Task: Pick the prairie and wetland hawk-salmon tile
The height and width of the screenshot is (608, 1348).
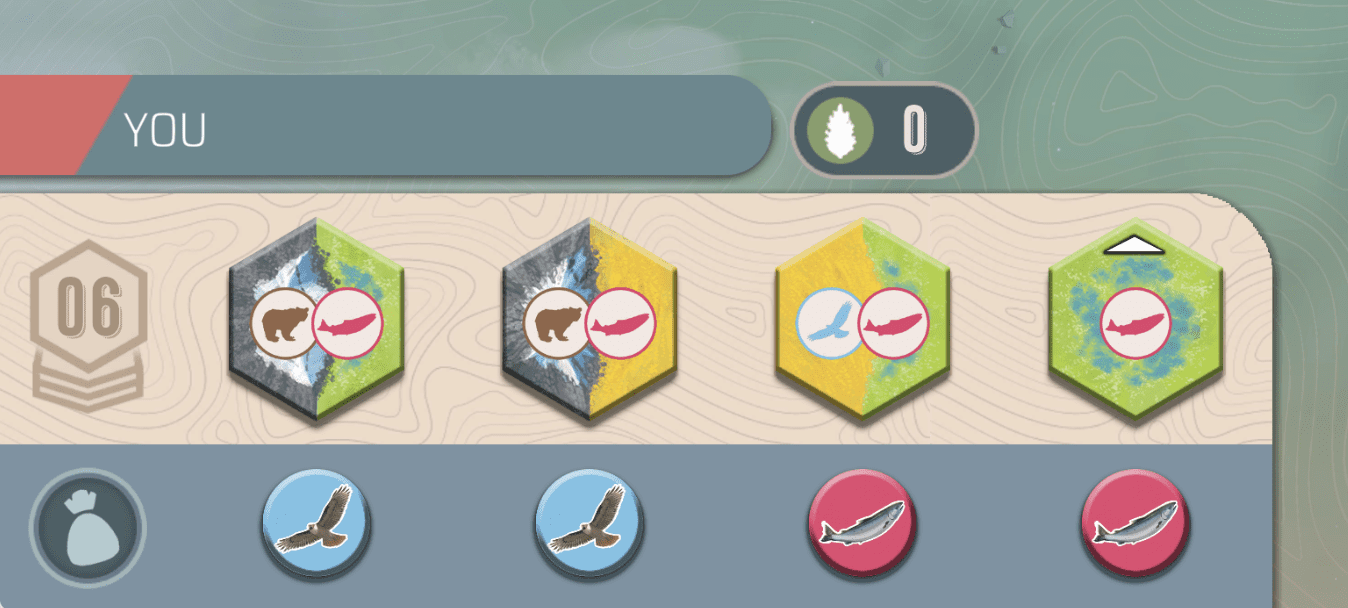Action: coord(862,322)
